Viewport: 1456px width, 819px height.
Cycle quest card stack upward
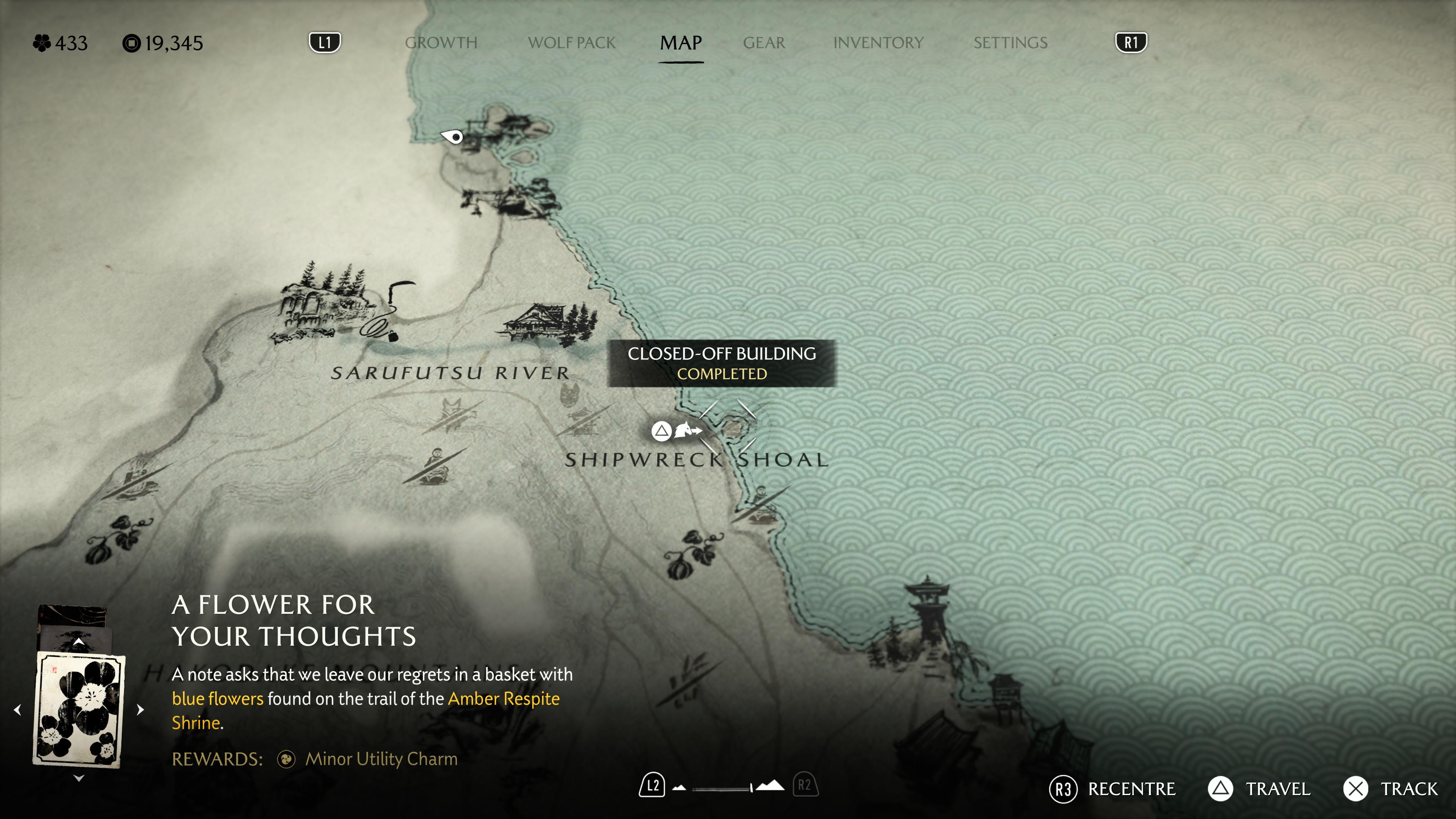point(79,642)
